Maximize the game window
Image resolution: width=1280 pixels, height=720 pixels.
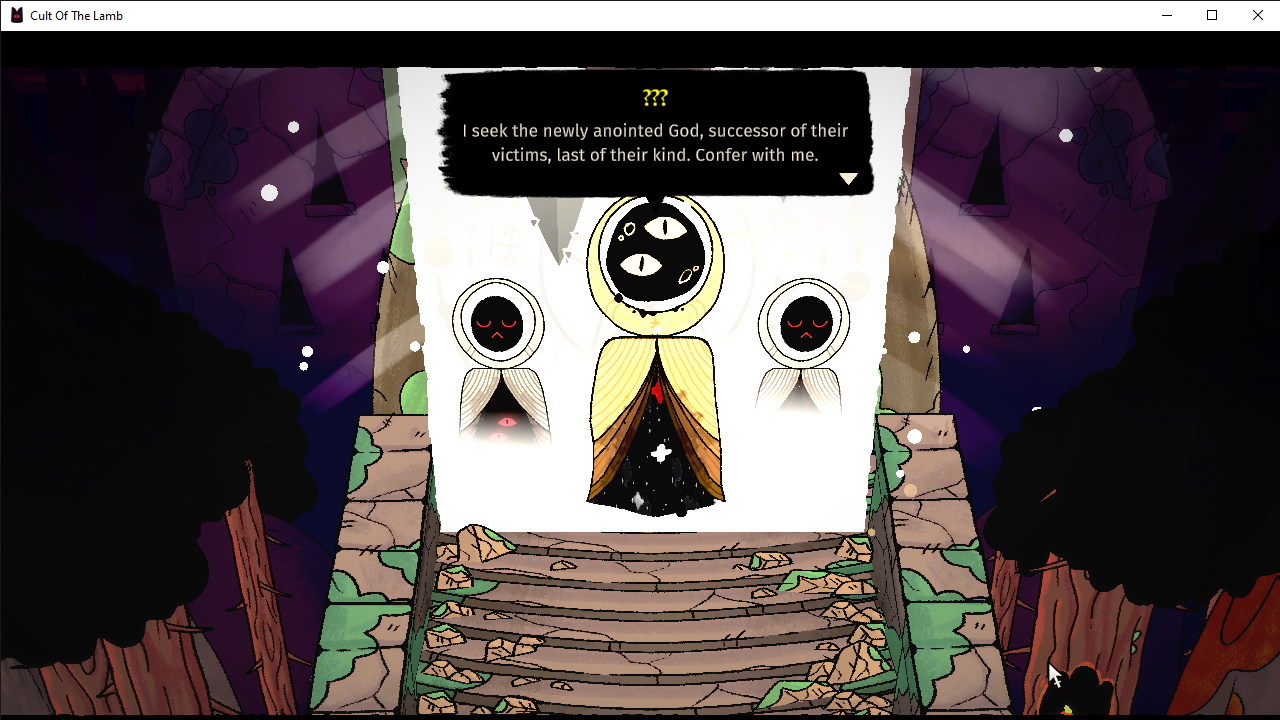(x=1212, y=15)
